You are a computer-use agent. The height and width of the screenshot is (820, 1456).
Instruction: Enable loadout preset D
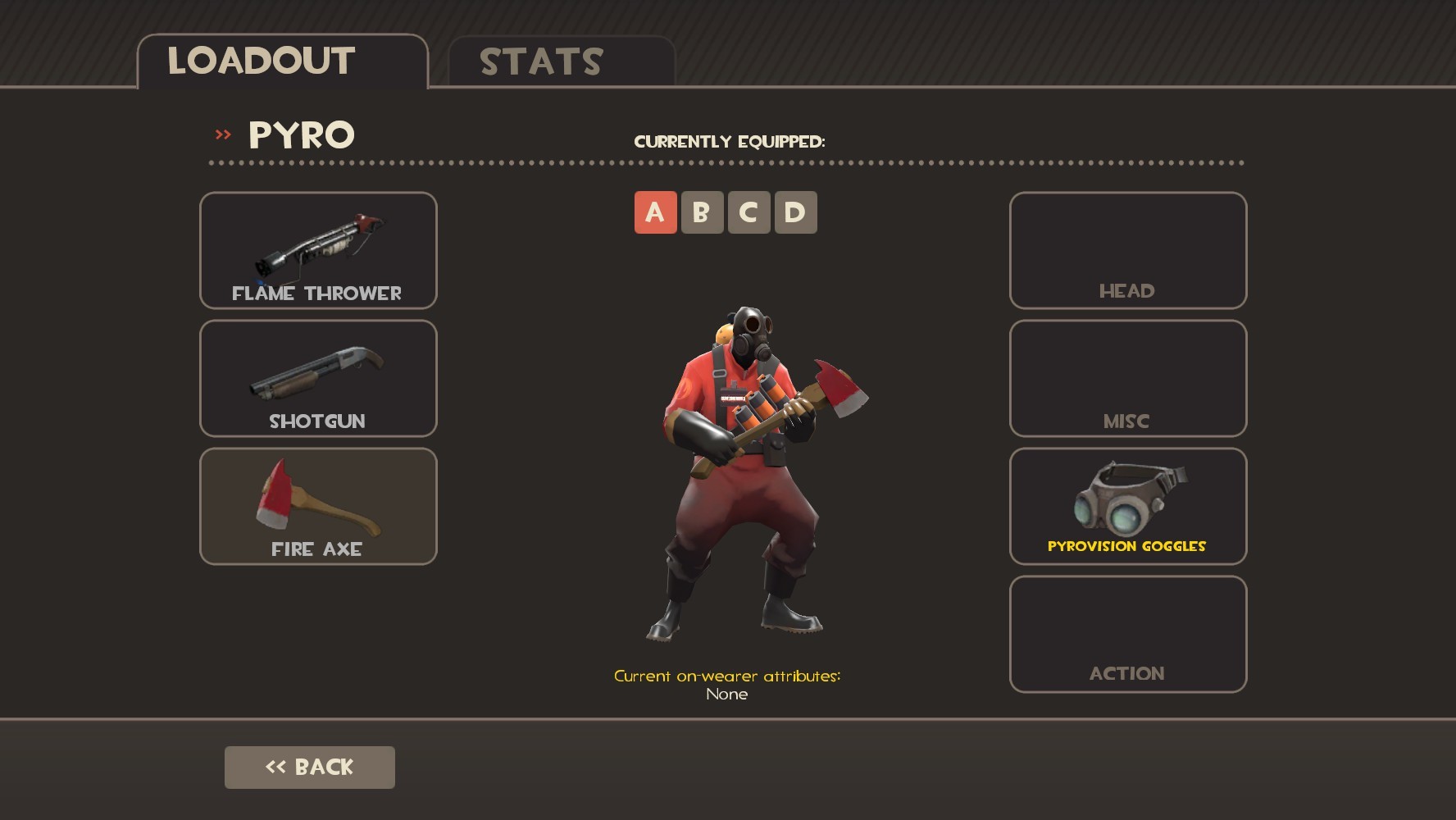point(799,212)
